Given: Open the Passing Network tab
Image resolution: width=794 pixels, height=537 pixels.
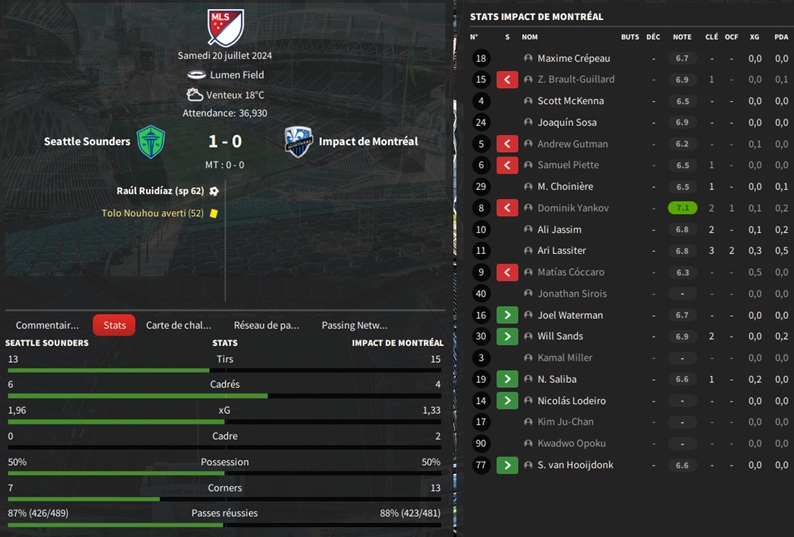Looking at the screenshot, I should [354, 325].
